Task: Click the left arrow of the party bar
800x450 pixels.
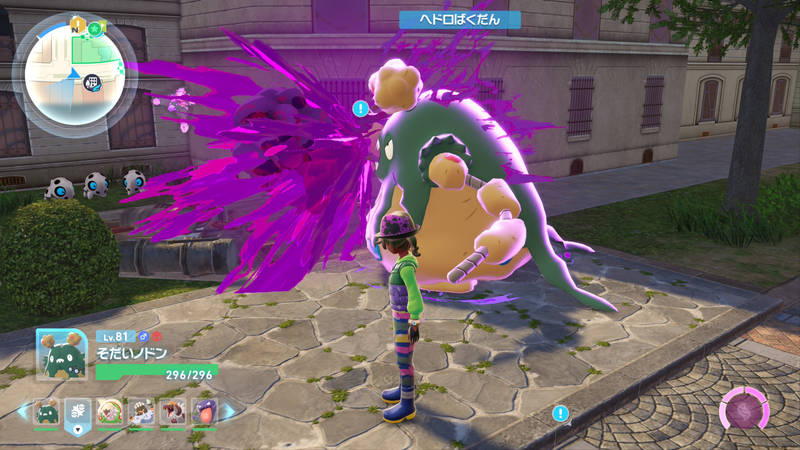Action: [x=21, y=411]
